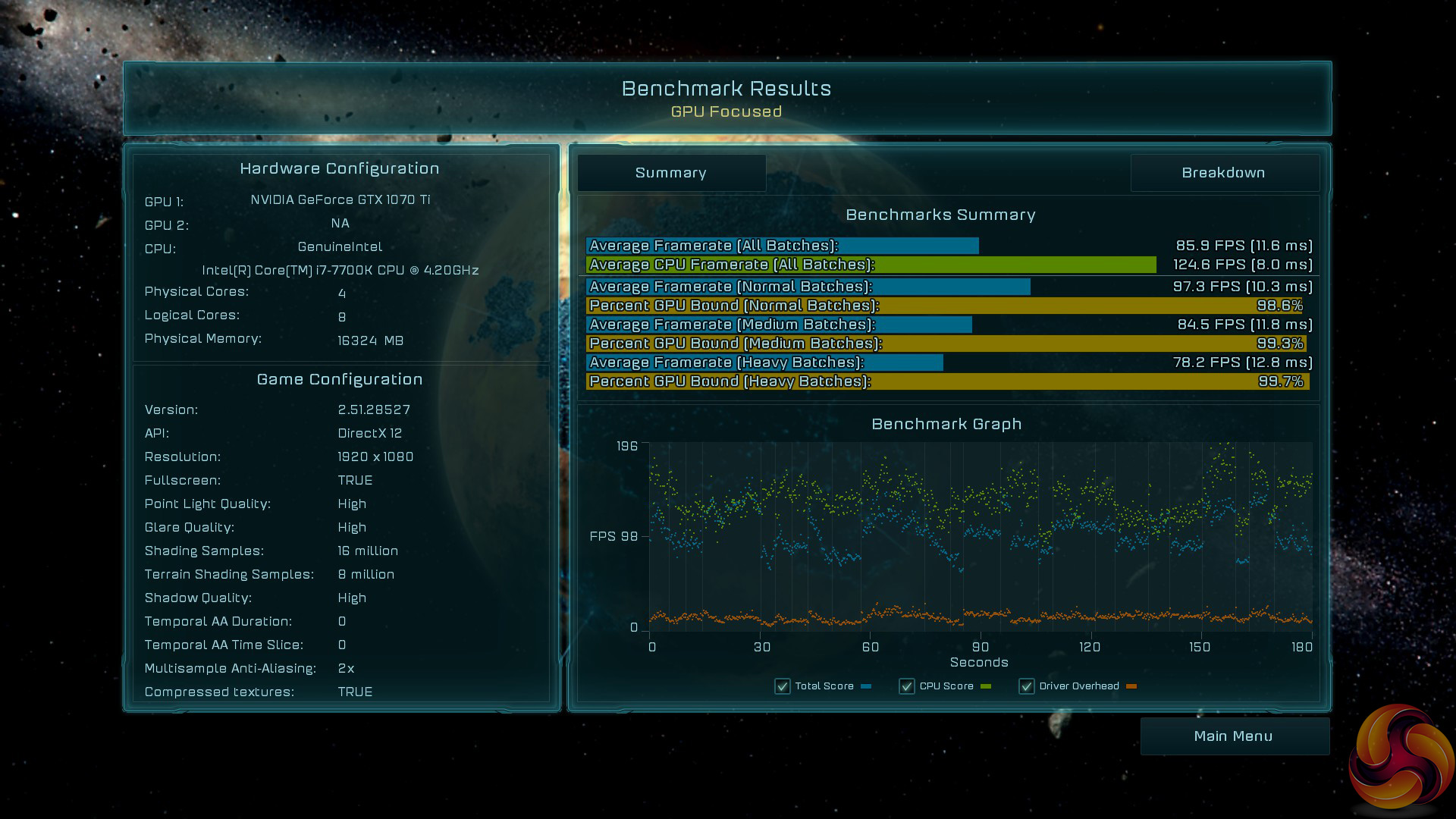Viewport: 1456px width, 819px height.
Task: Switch to the Summary tab
Action: [x=671, y=173]
